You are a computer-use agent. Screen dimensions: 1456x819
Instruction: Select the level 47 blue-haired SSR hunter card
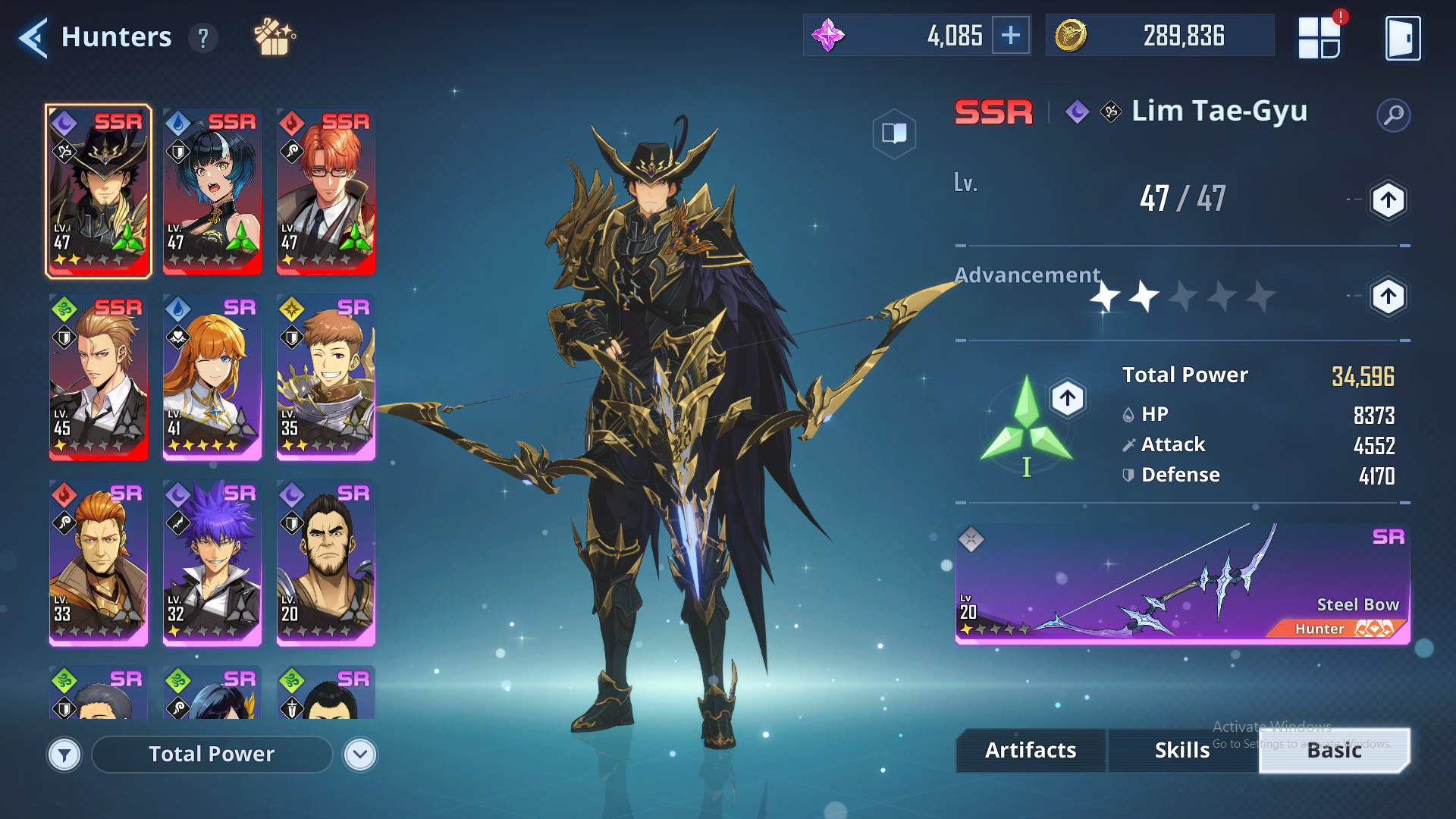click(x=212, y=190)
